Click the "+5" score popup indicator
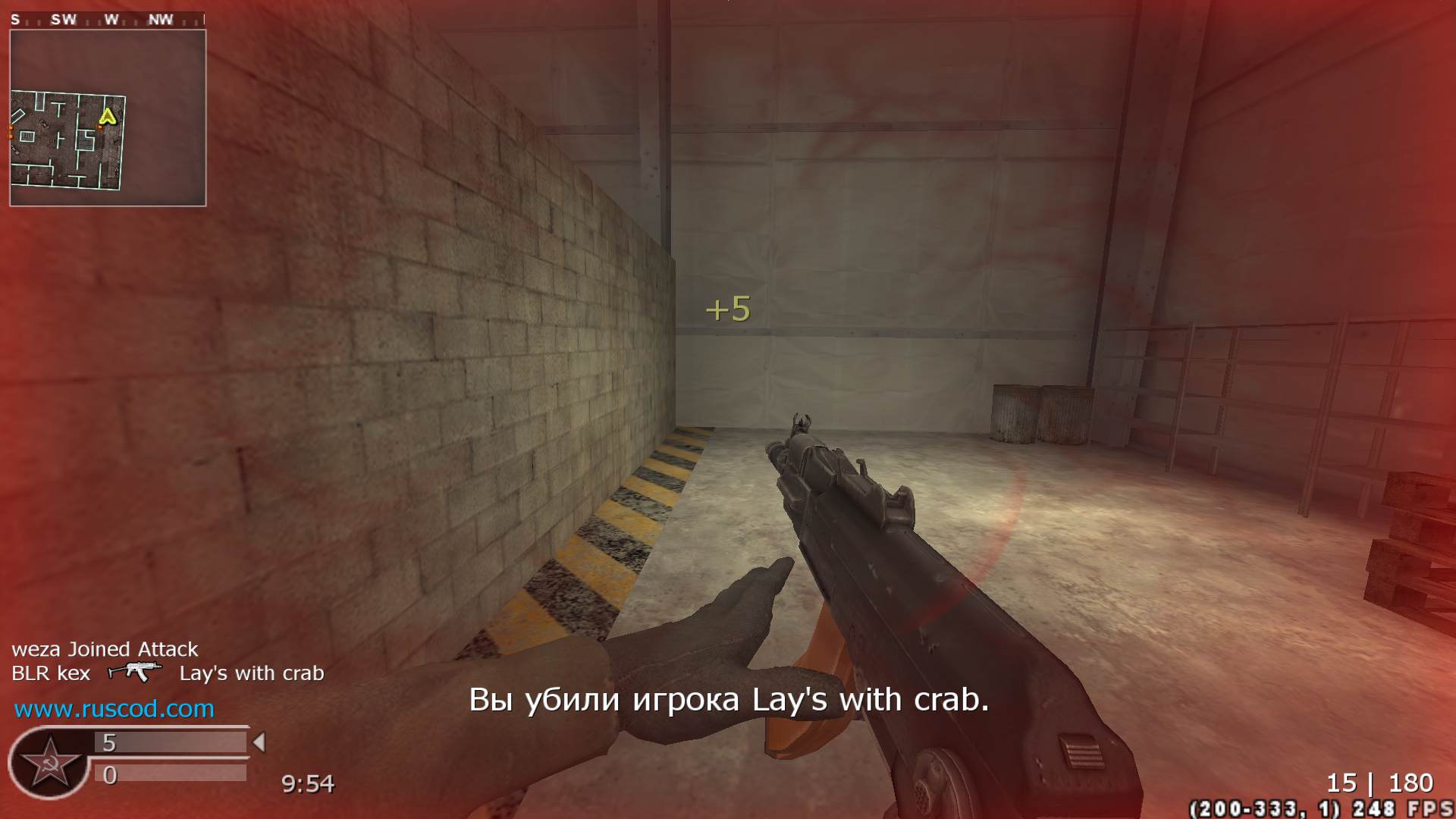1456x819 pixels. pos(730,308)
